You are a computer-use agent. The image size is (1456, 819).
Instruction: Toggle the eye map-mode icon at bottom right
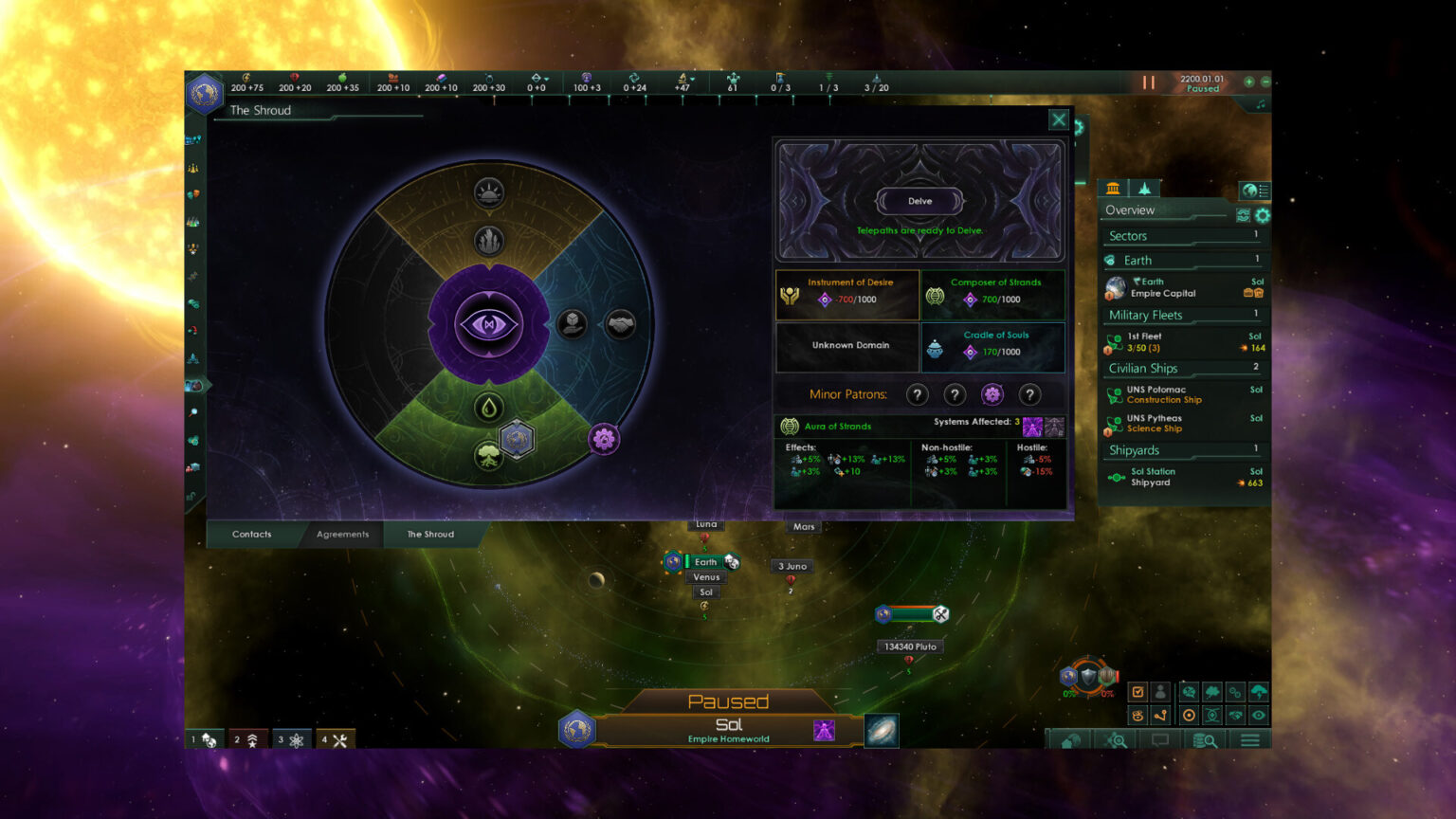click(x=1259, y=715)
